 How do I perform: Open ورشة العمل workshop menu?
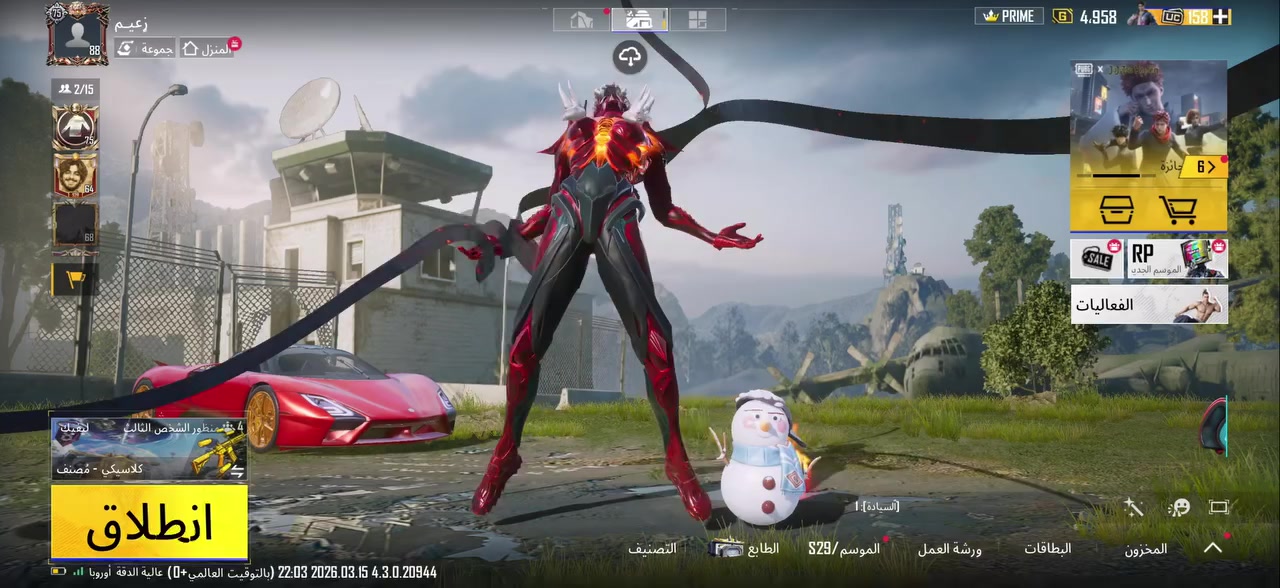click(949, 548)
